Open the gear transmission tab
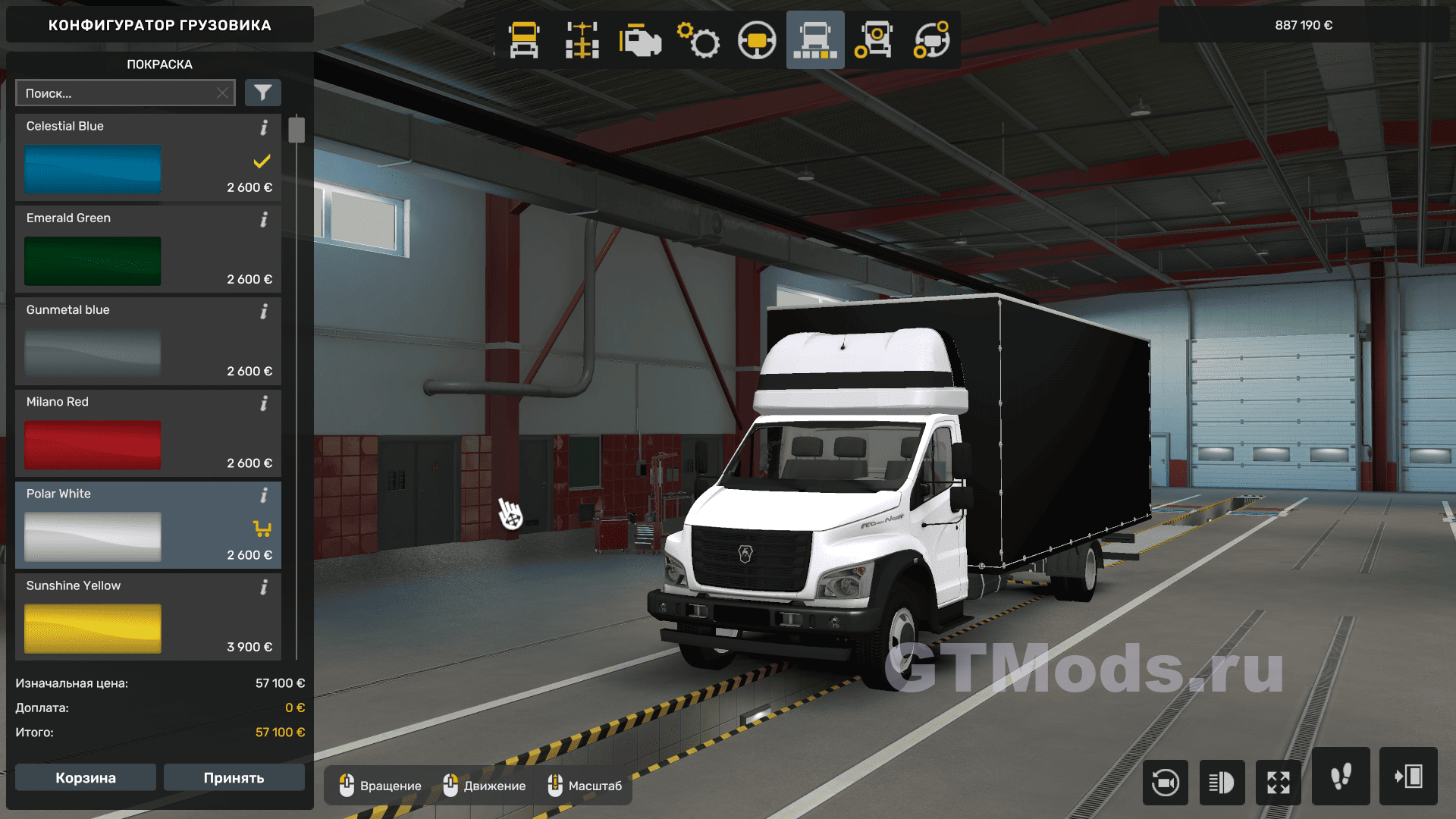1456x819 pixels. pos(698,40)
